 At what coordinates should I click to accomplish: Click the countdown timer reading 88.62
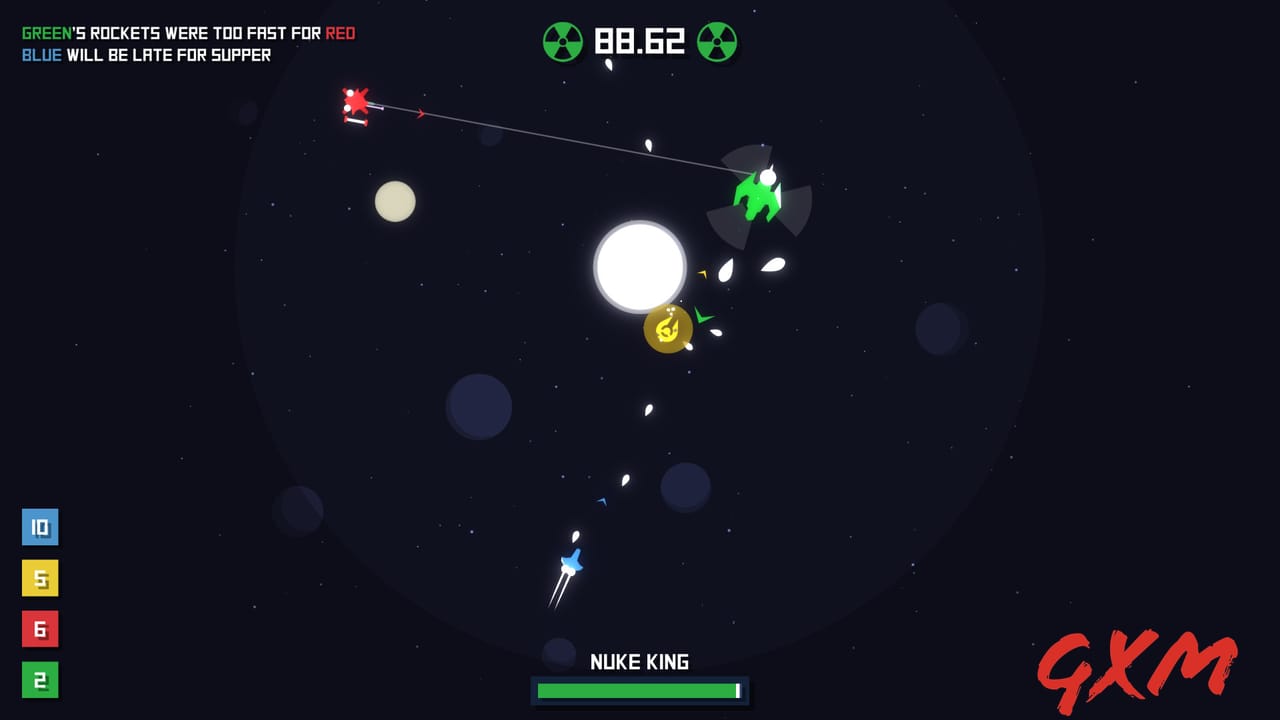click(641, 41)
